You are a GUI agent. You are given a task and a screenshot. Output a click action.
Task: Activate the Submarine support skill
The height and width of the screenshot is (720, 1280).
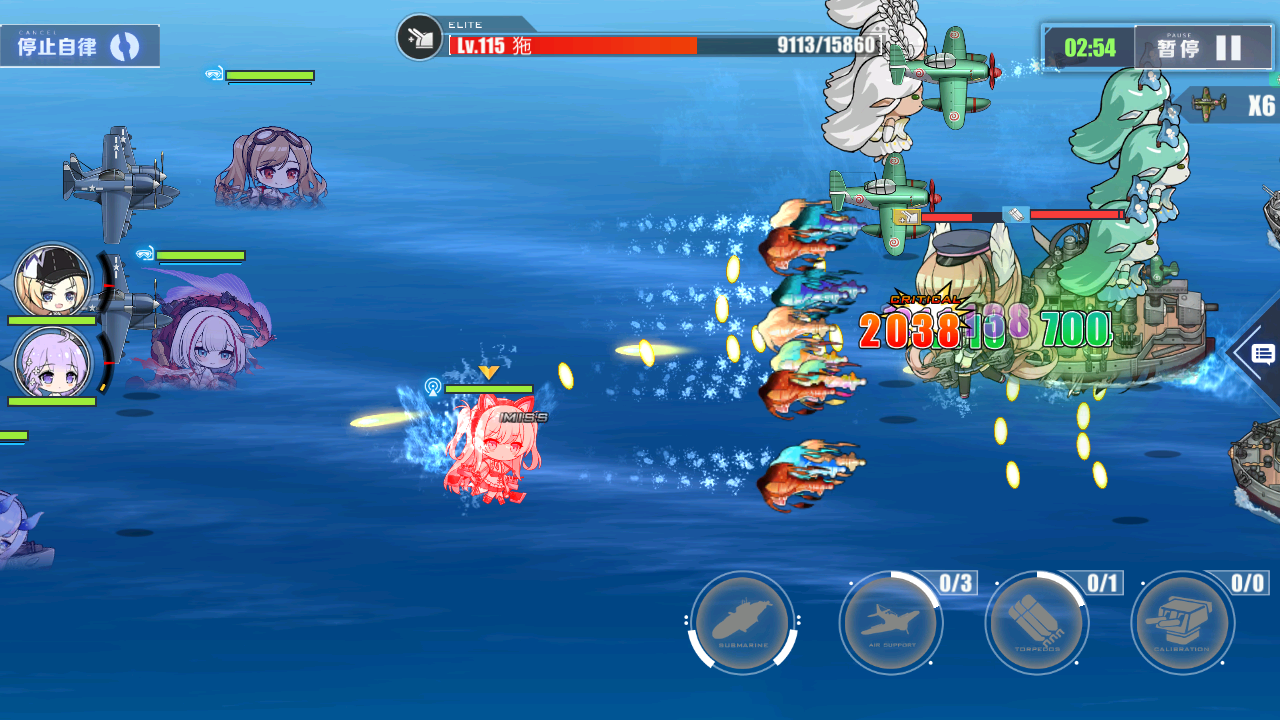click(742, 623)
